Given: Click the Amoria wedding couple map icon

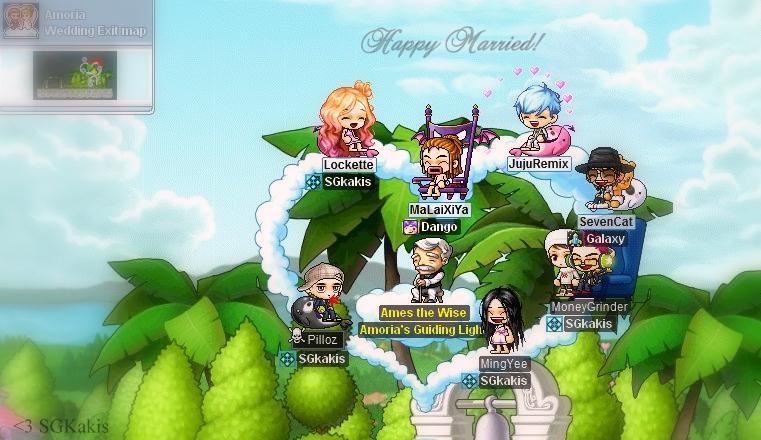Looking at the screenshot, I should click(20, 21).
